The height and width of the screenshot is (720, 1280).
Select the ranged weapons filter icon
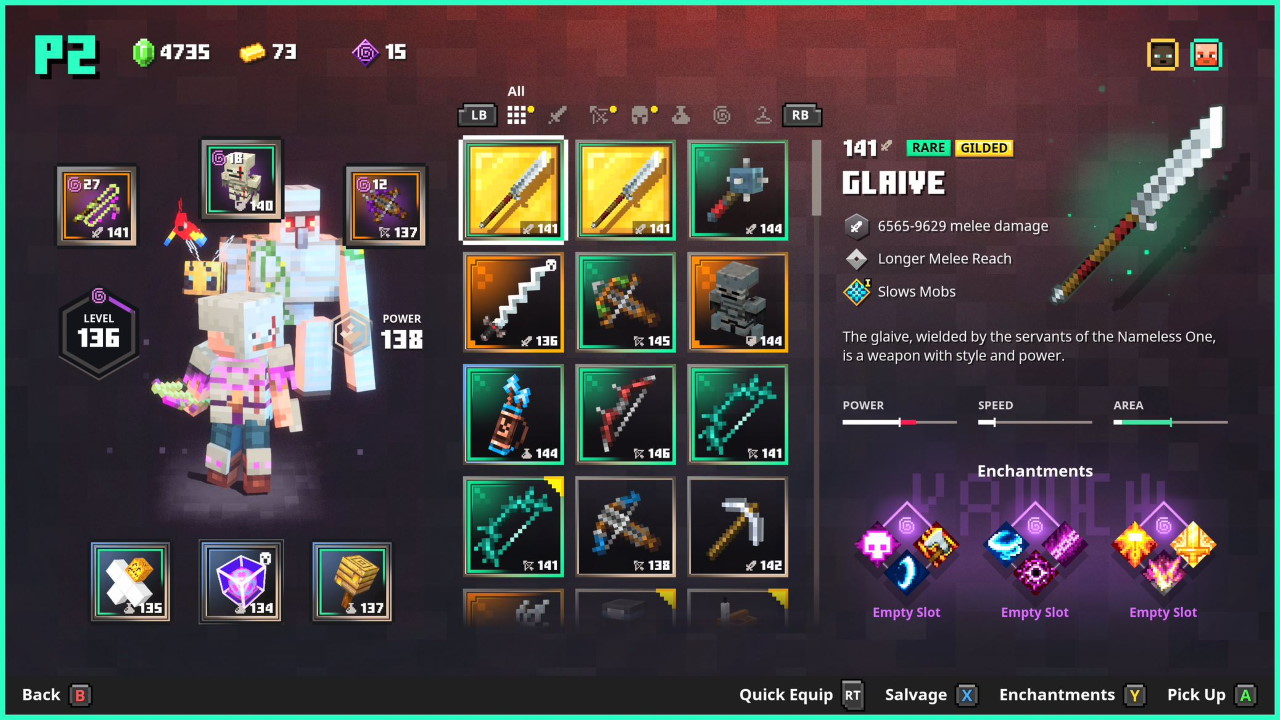pos(598,115)
